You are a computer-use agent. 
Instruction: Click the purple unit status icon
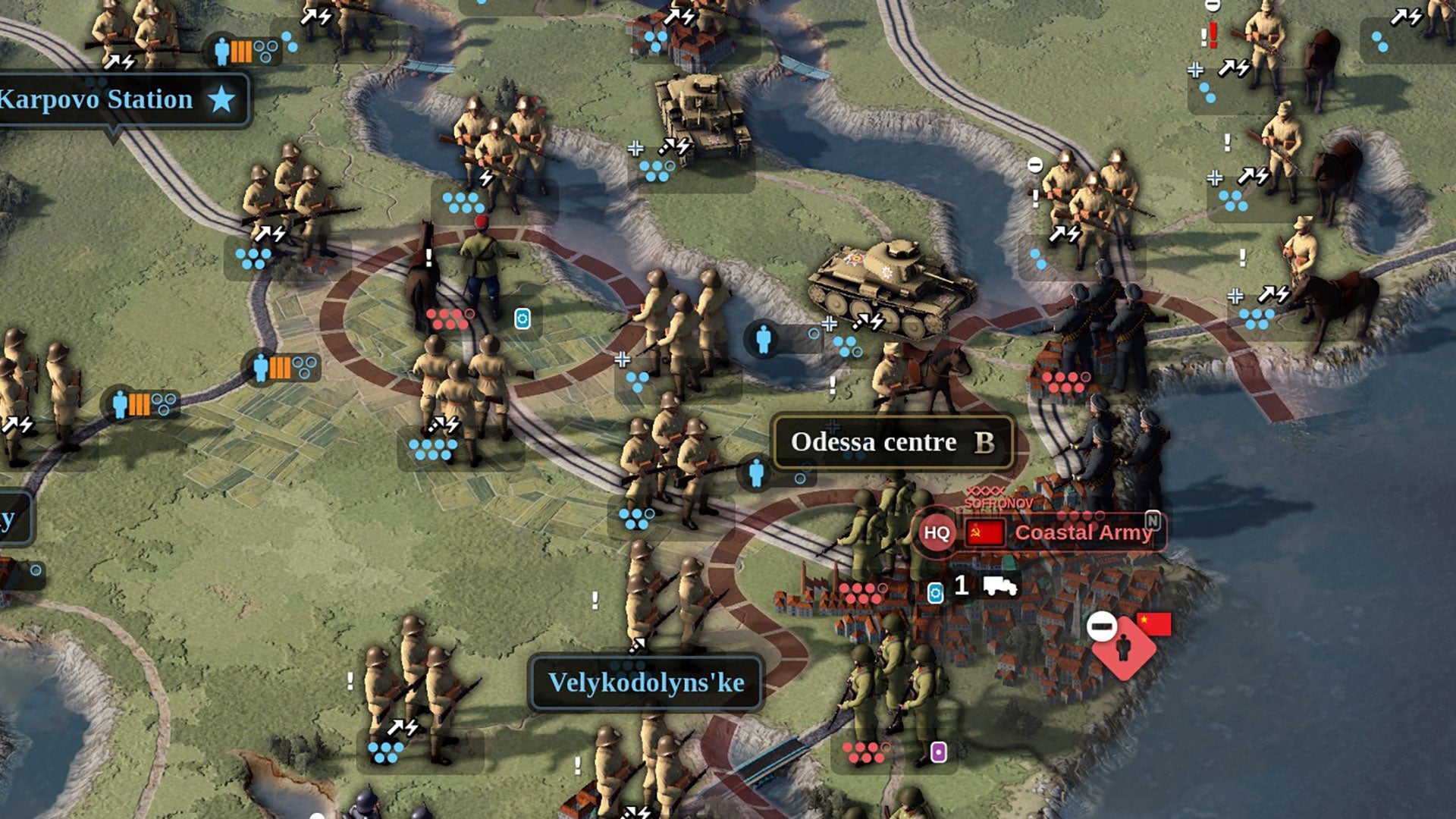[938, 752]
